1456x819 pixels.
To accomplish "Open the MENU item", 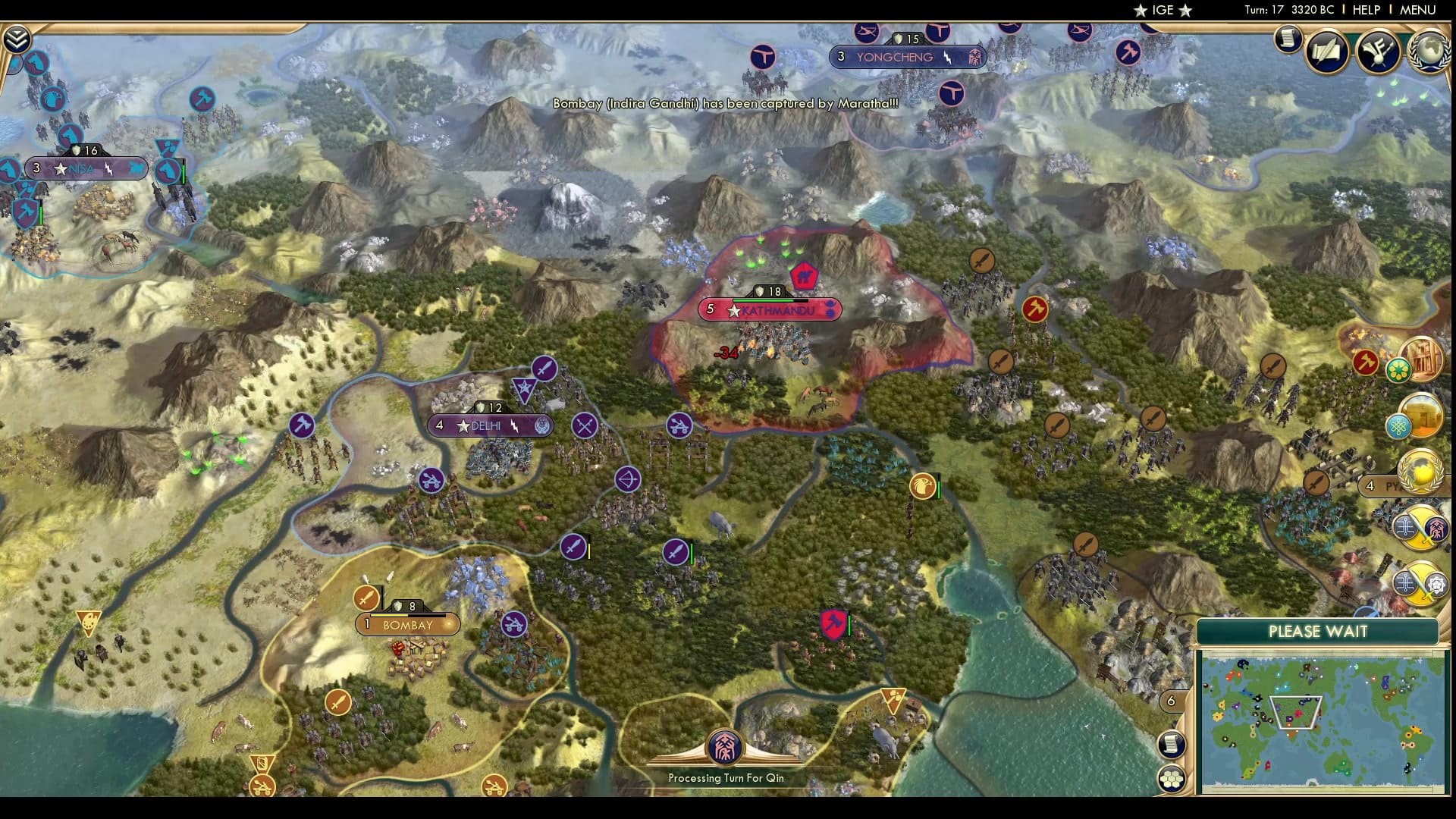I will pos(1417,11).
